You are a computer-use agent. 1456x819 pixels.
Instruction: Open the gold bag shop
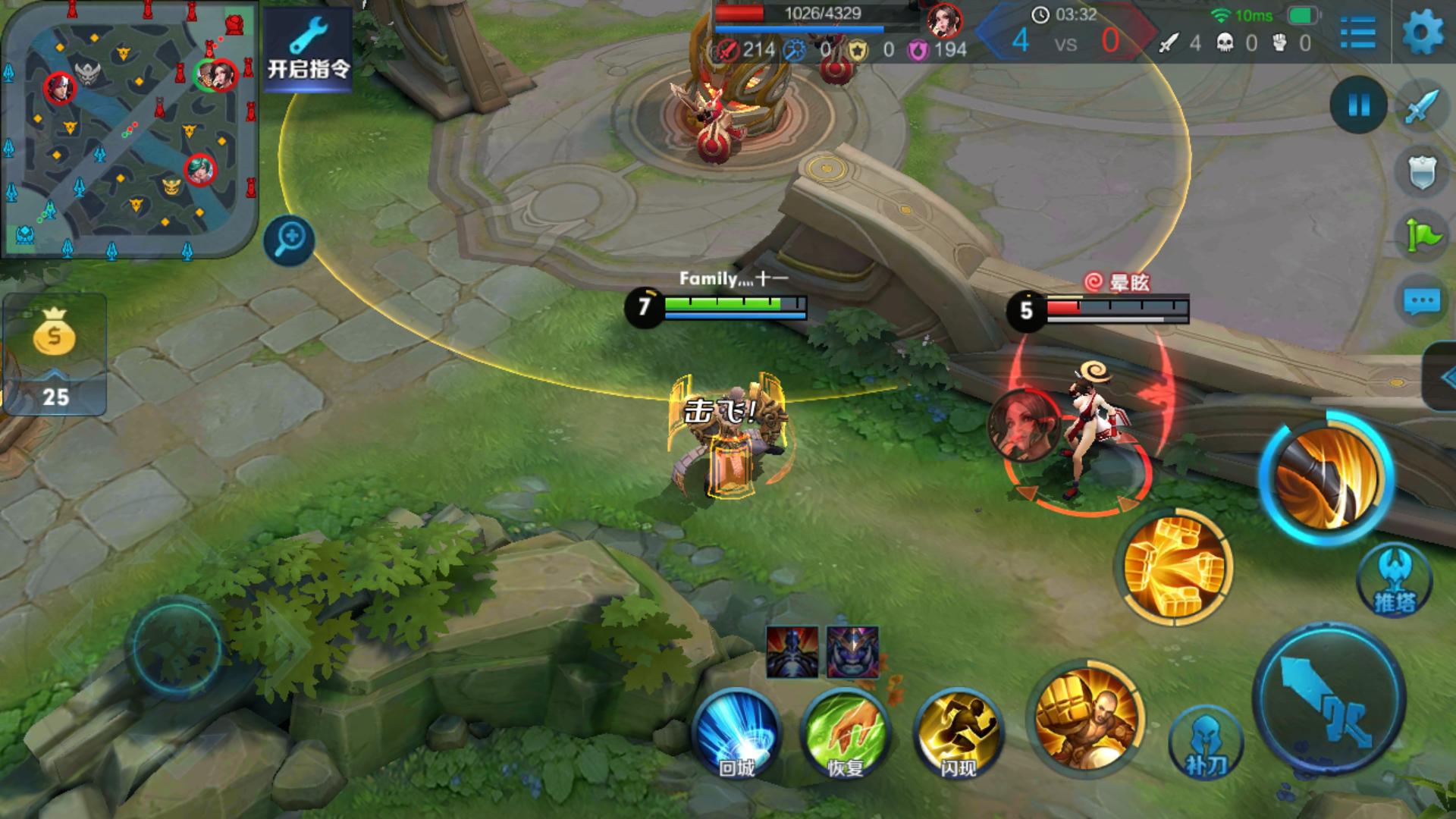pyautogui.click(x=54, y=354)
